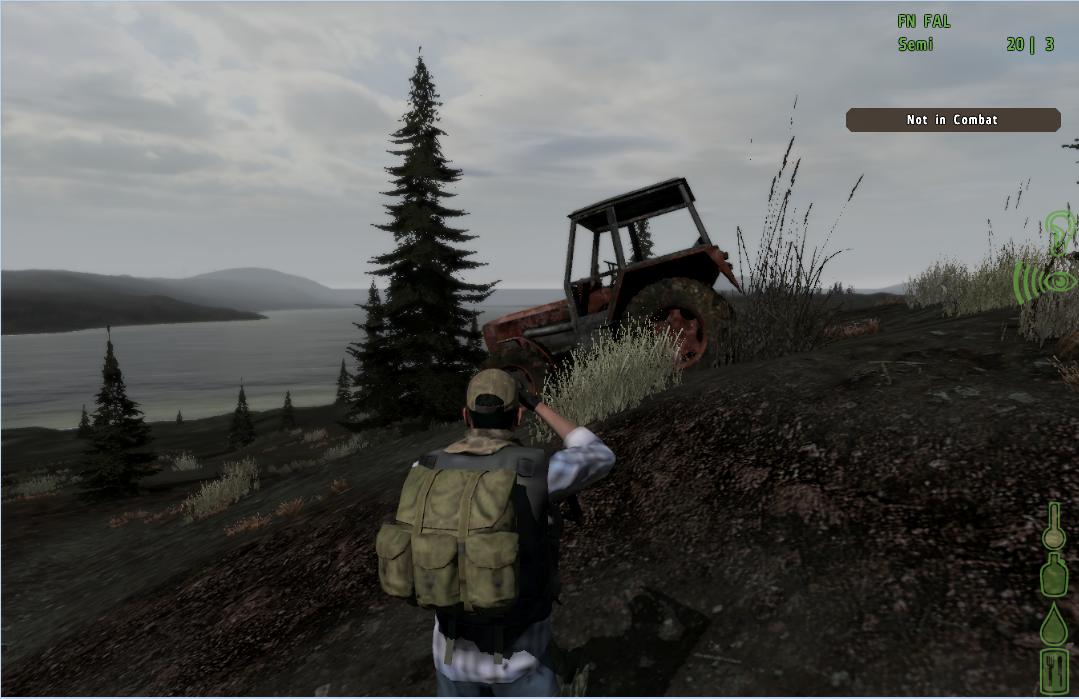1079x699 pixels.
Task: Click the FN FAL weapon name
Action: point(924,21)
